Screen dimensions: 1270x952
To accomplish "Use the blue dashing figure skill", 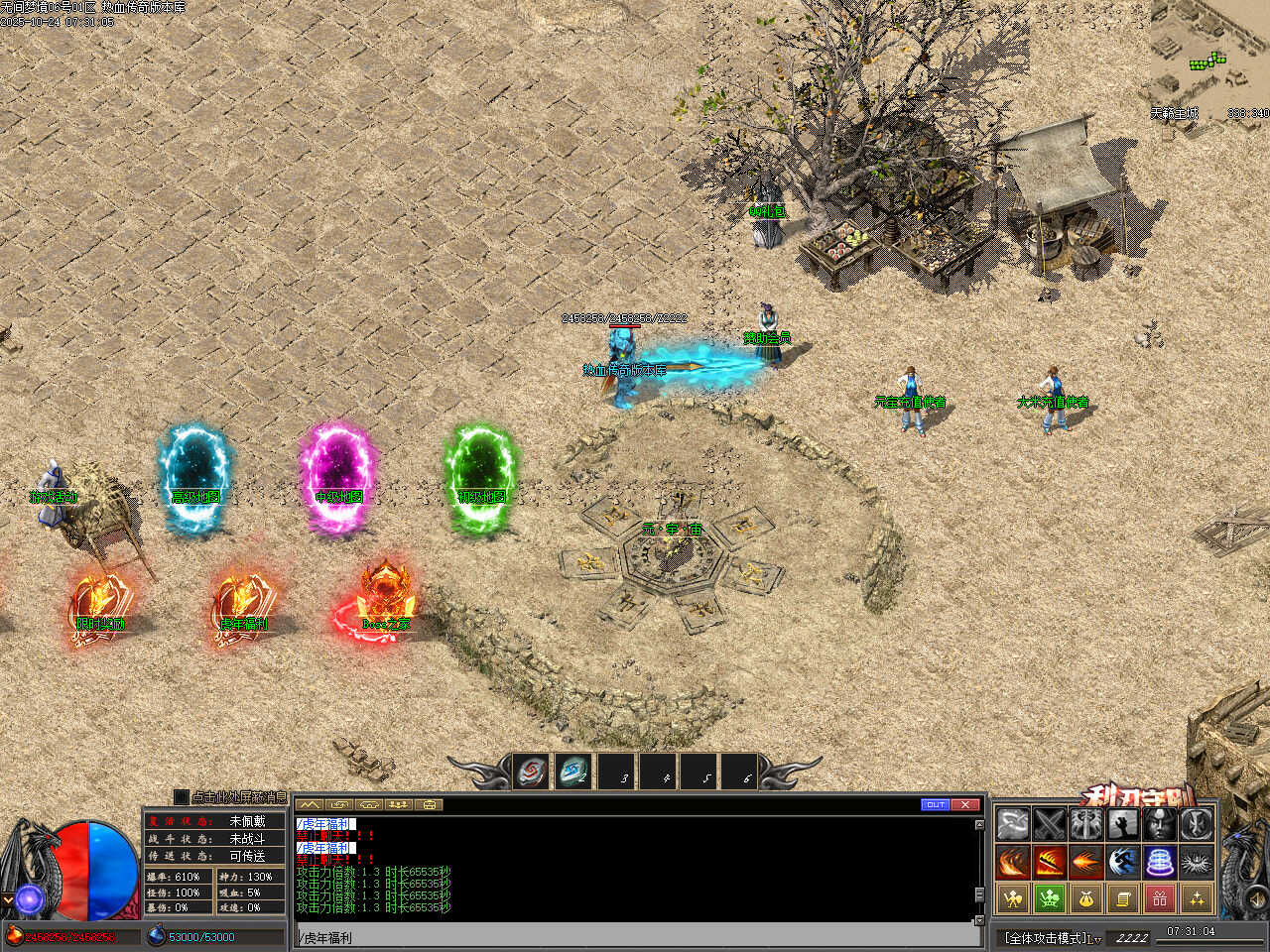I will (x=1123, y=862).
